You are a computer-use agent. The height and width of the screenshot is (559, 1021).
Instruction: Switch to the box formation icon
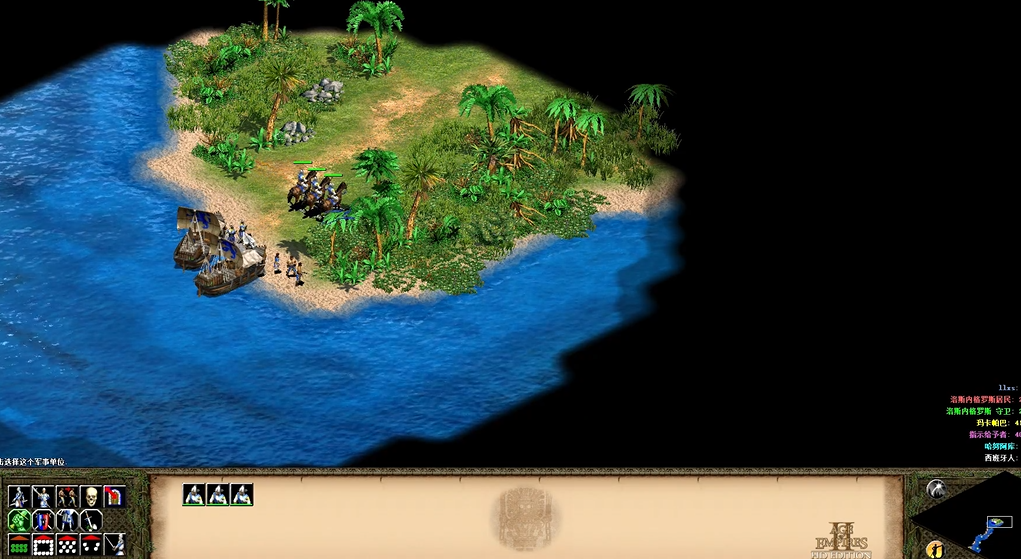pos(42,545)
